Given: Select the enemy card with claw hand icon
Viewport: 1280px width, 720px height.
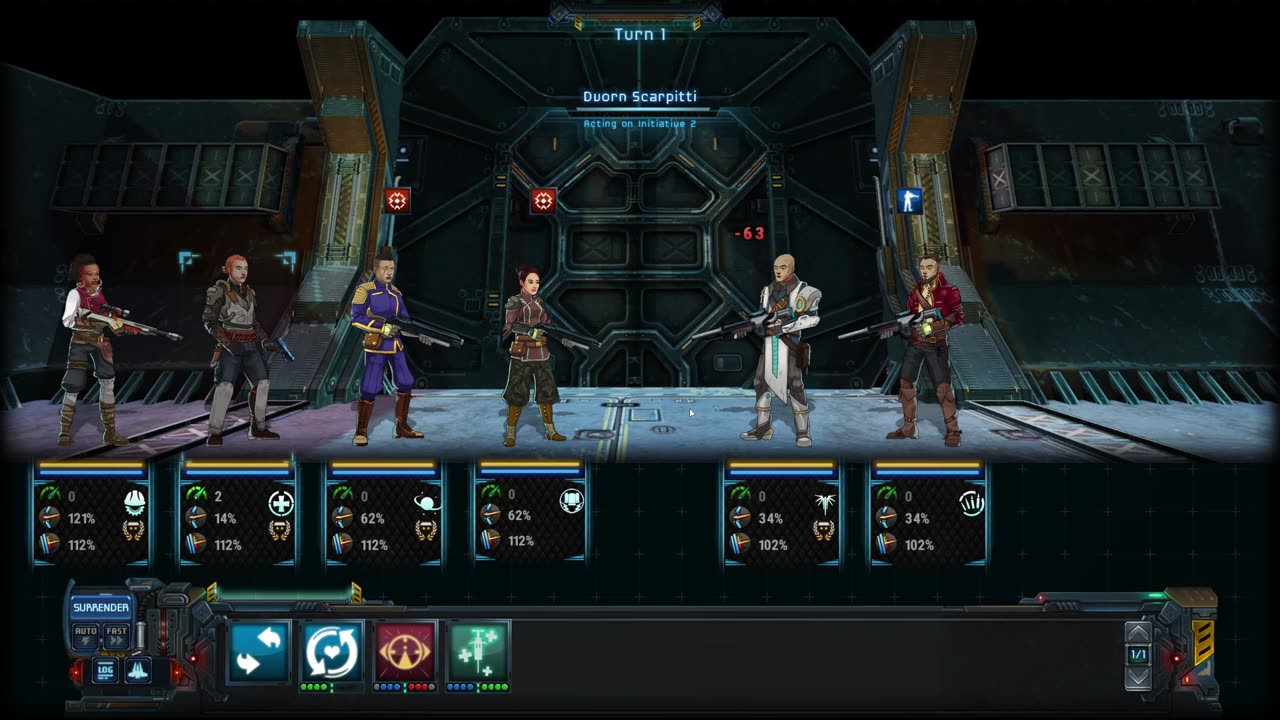Looking at the screenshot, I should [x=928, y=512].
